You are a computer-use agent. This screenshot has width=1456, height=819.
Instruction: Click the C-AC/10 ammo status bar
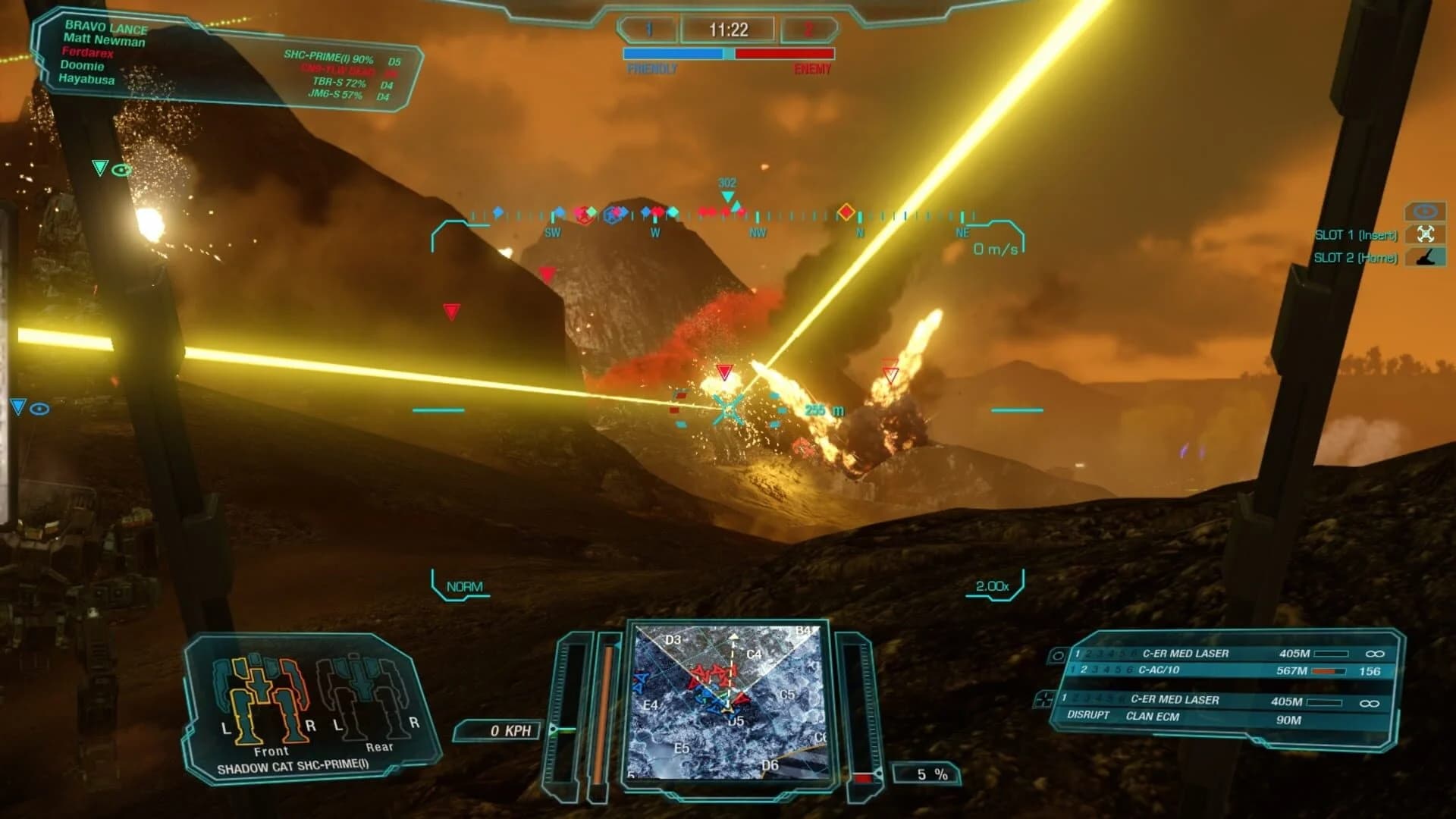point(1327,671)
